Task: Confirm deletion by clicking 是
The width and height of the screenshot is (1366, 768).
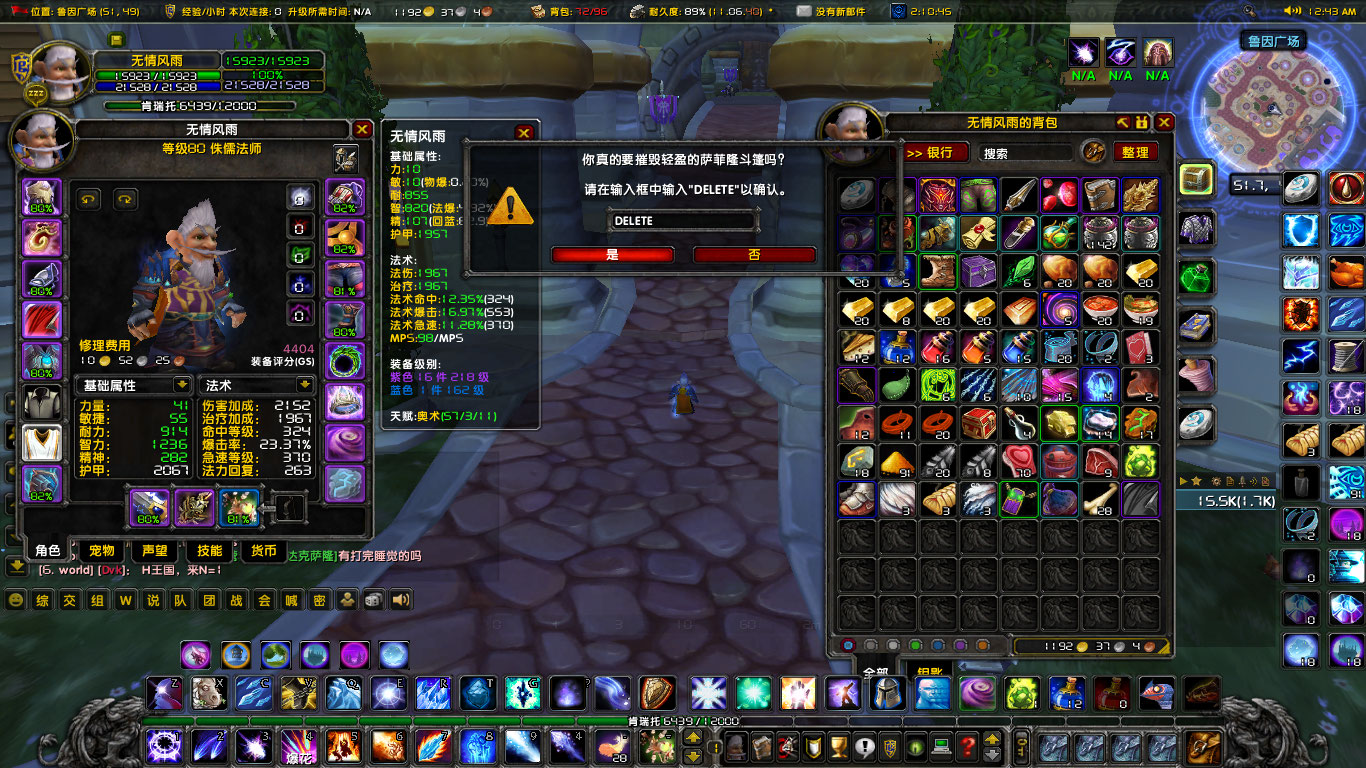Action: 612,254
